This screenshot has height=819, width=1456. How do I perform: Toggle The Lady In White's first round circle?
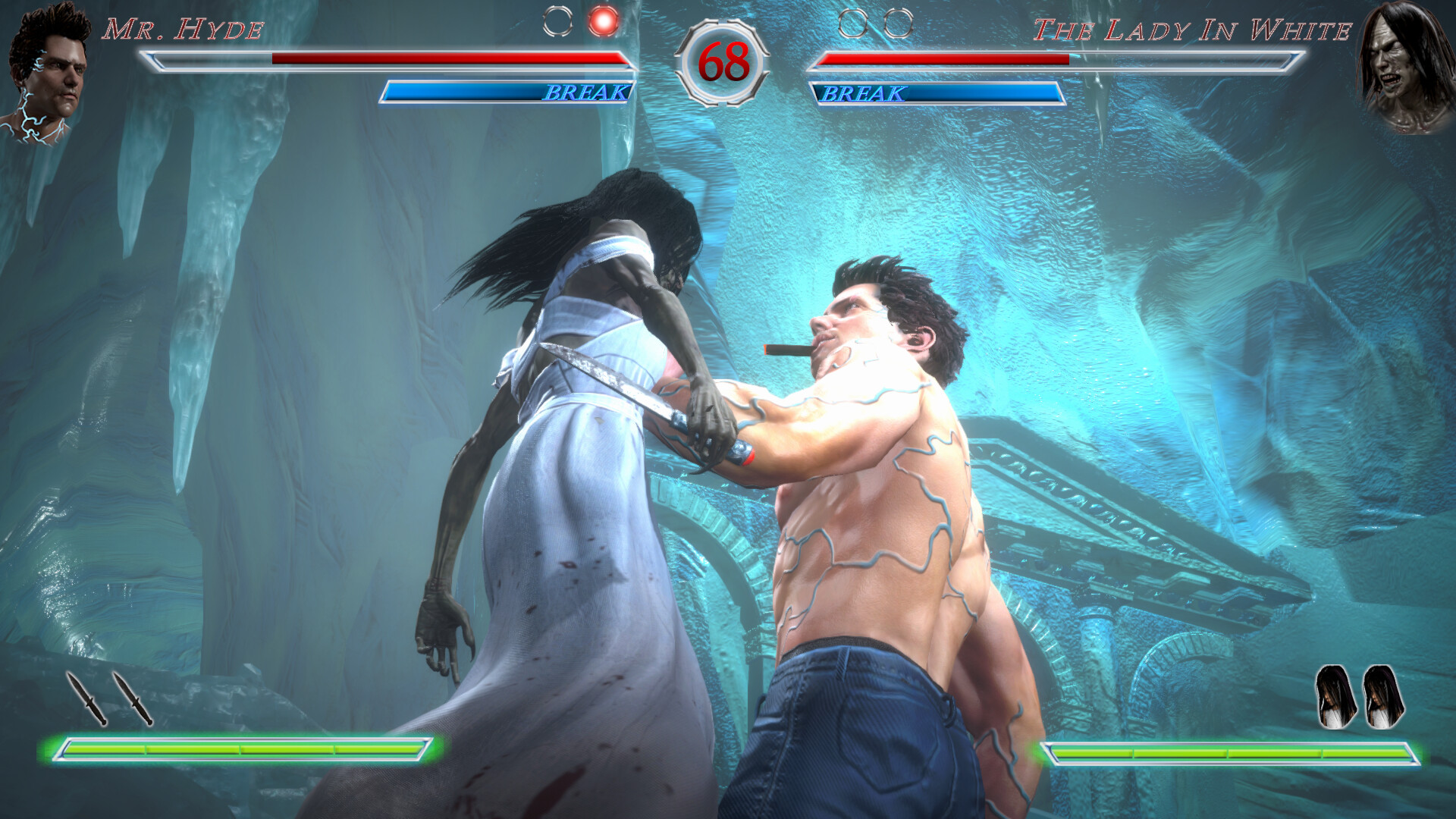[852, 24]
